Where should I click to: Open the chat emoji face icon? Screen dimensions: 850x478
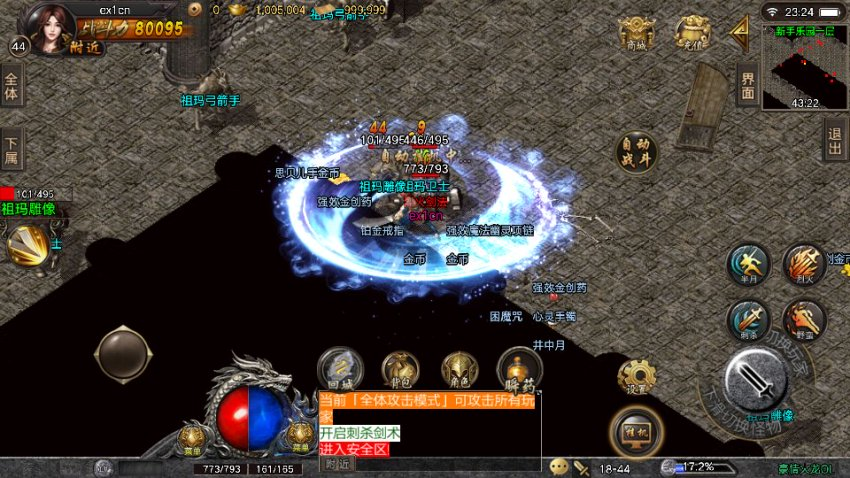click(x=560, y=467)
